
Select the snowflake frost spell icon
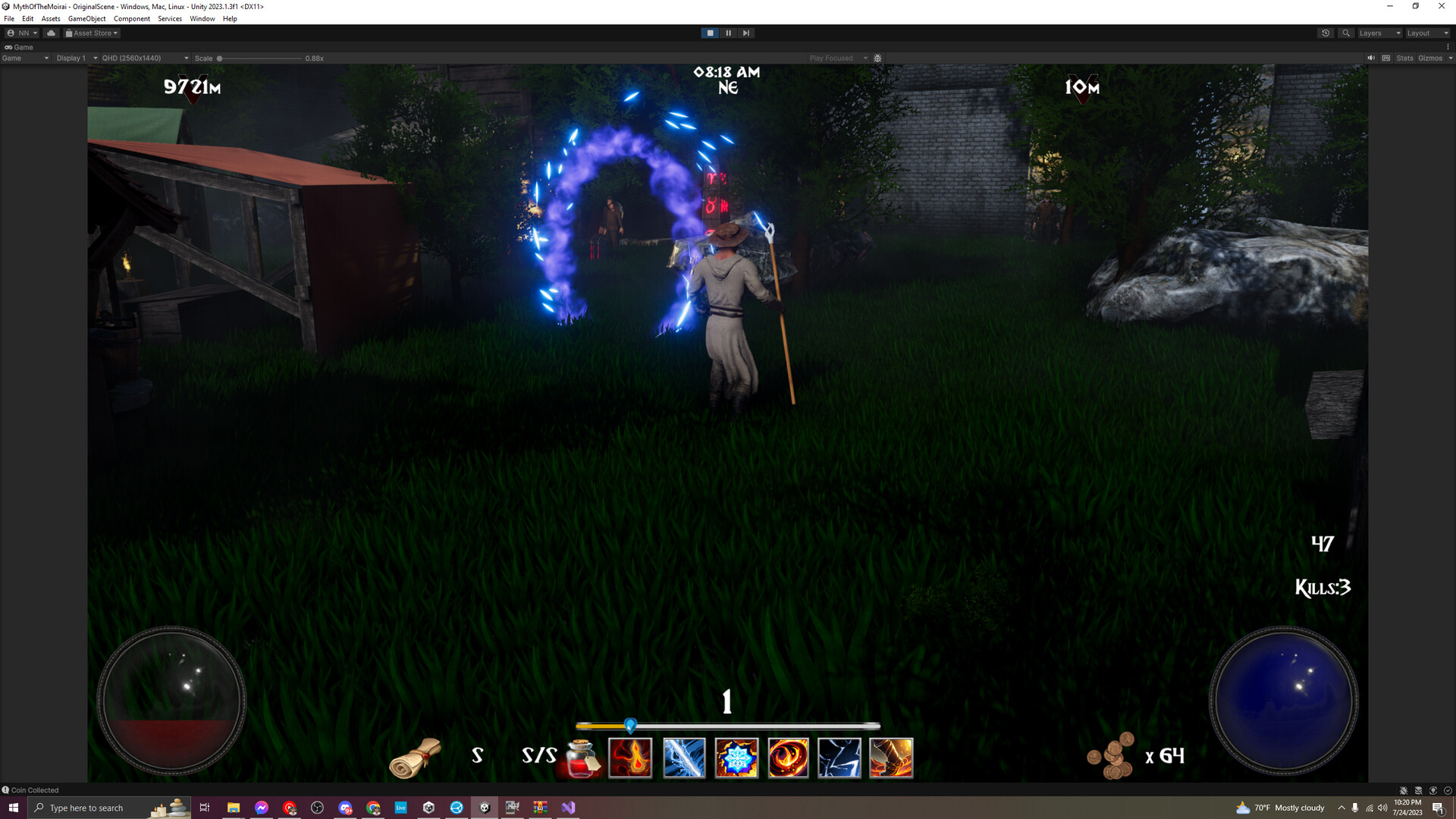[736, 758]
